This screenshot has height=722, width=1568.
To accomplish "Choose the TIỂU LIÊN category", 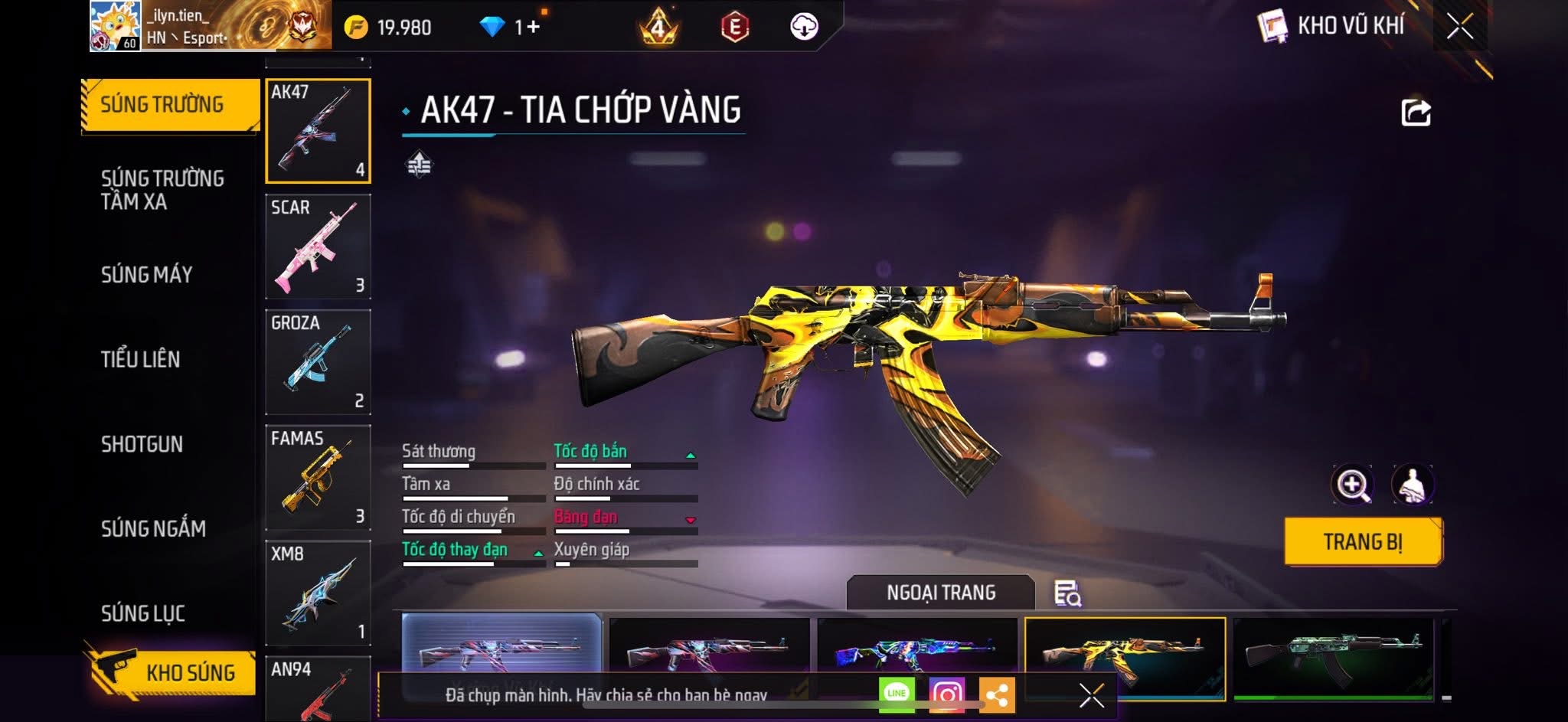I will 141,359.
